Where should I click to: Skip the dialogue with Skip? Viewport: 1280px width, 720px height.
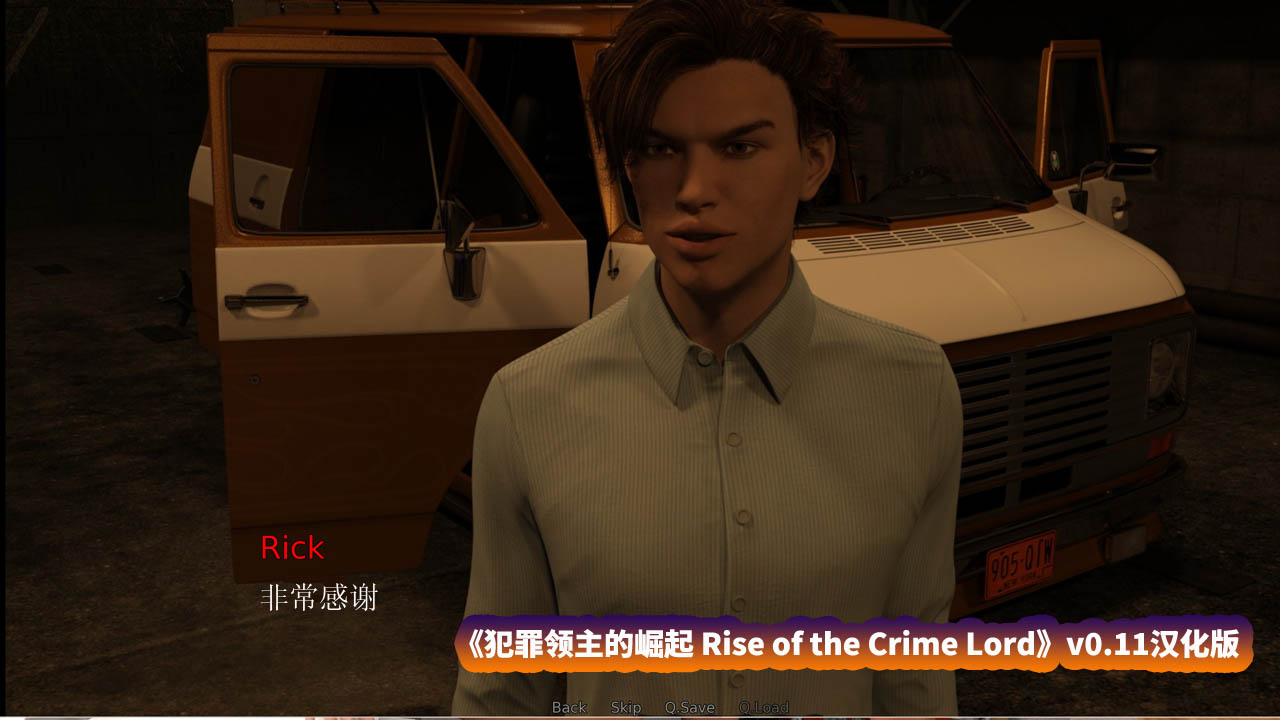[626, 707]
